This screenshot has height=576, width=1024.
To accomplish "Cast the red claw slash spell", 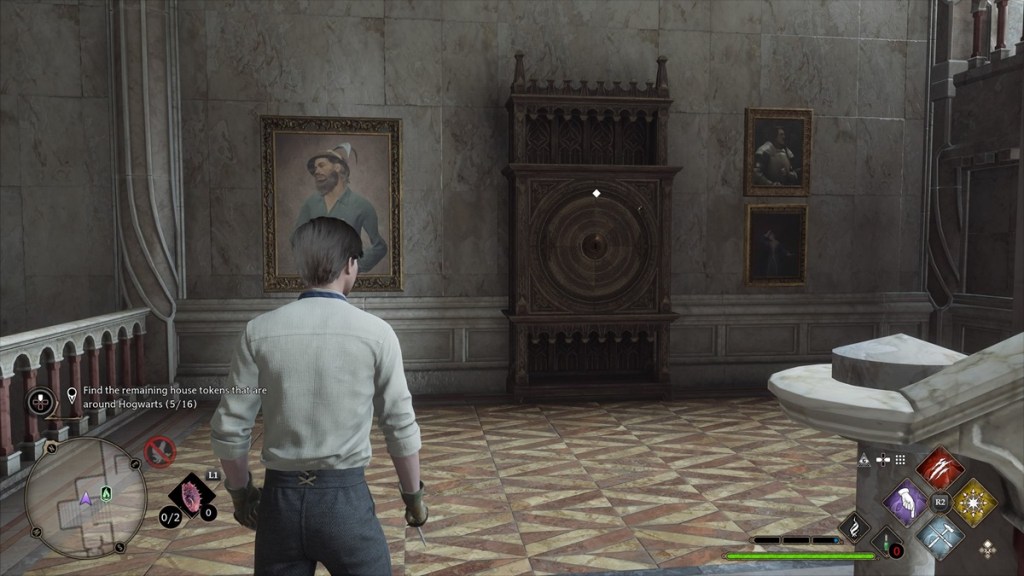I will tap(939, 467).
